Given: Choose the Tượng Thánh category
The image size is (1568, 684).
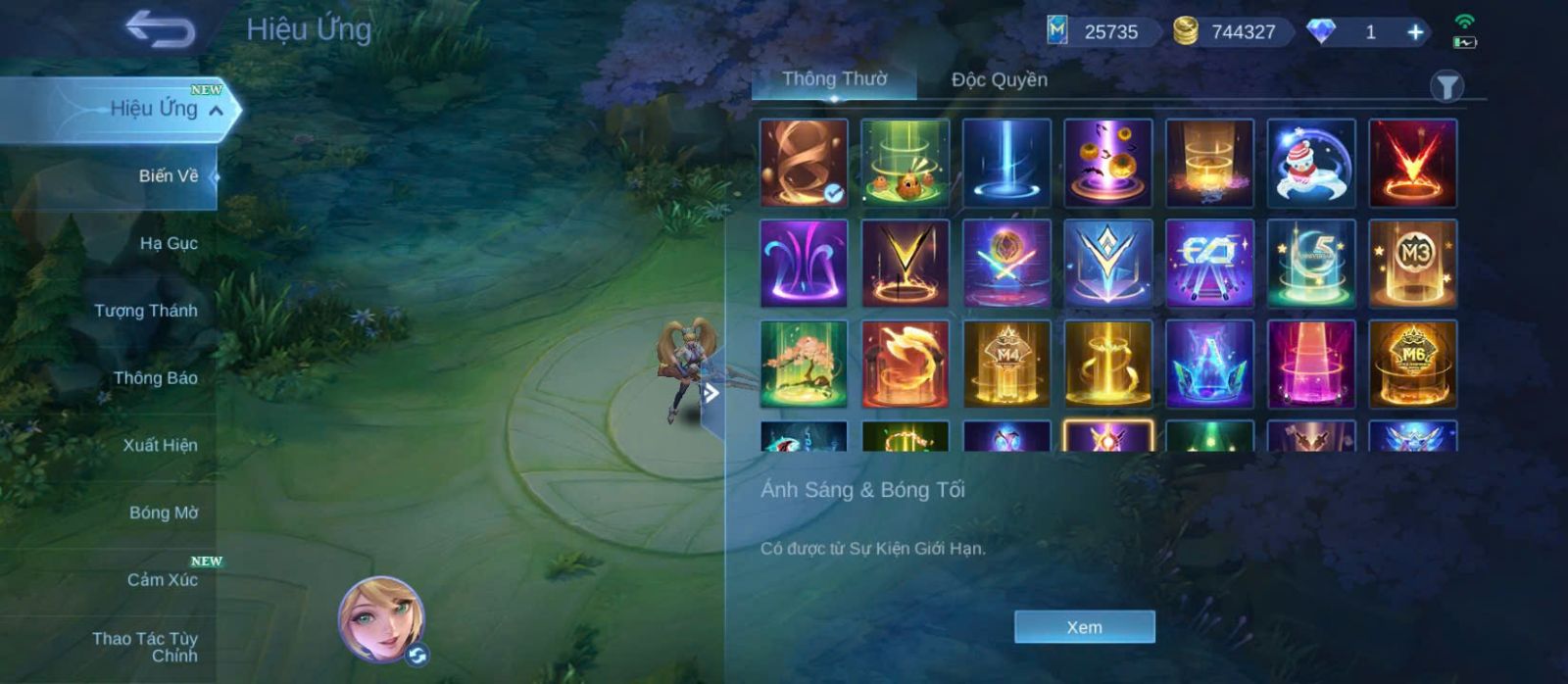Looking at the screenshot, I should [x=146, y=311].
